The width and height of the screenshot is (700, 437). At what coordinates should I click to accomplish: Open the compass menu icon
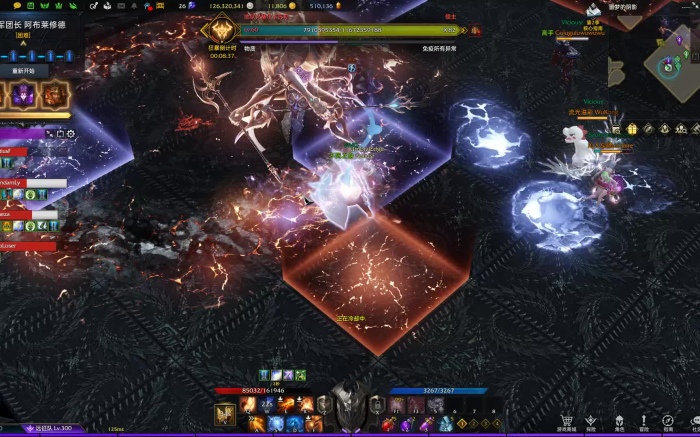668,423
